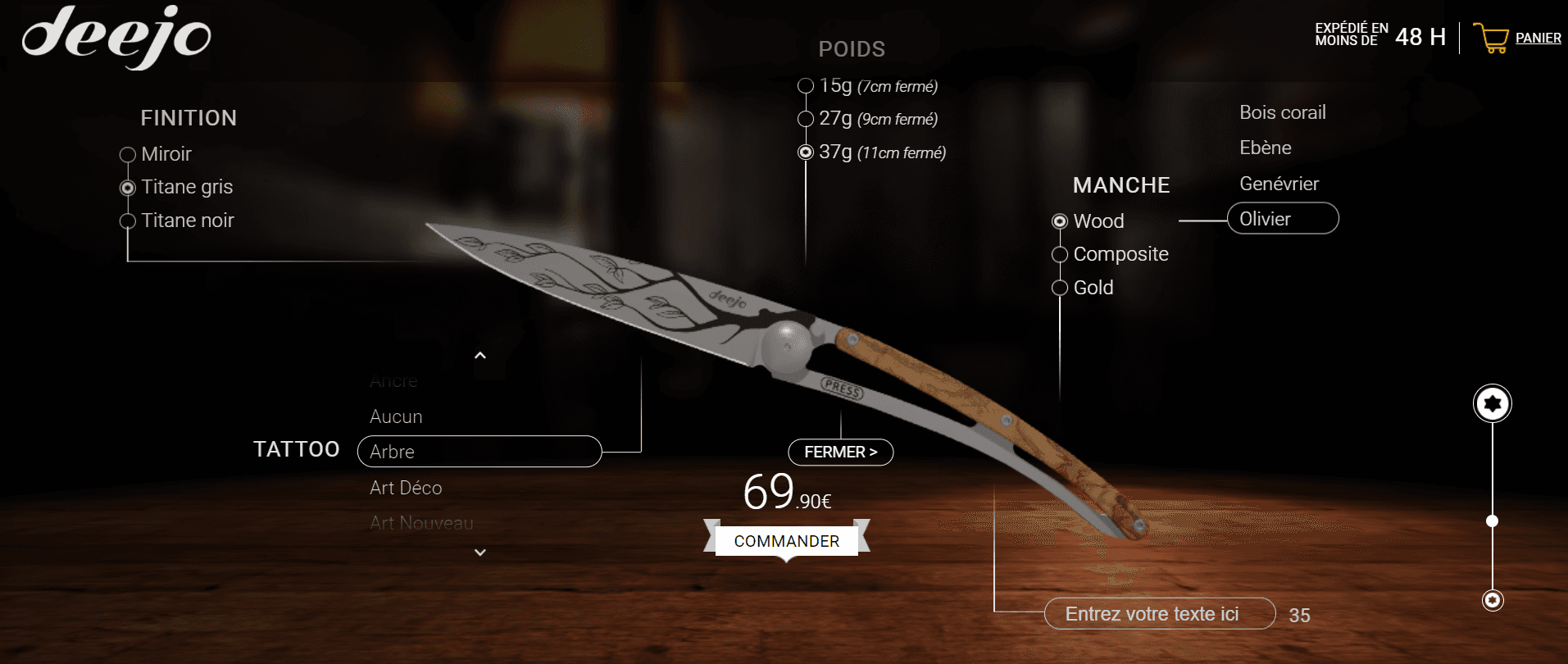Select Aucun tattoo option
The height and width of the screenshot is (664, 1568).
pos(396,416)
